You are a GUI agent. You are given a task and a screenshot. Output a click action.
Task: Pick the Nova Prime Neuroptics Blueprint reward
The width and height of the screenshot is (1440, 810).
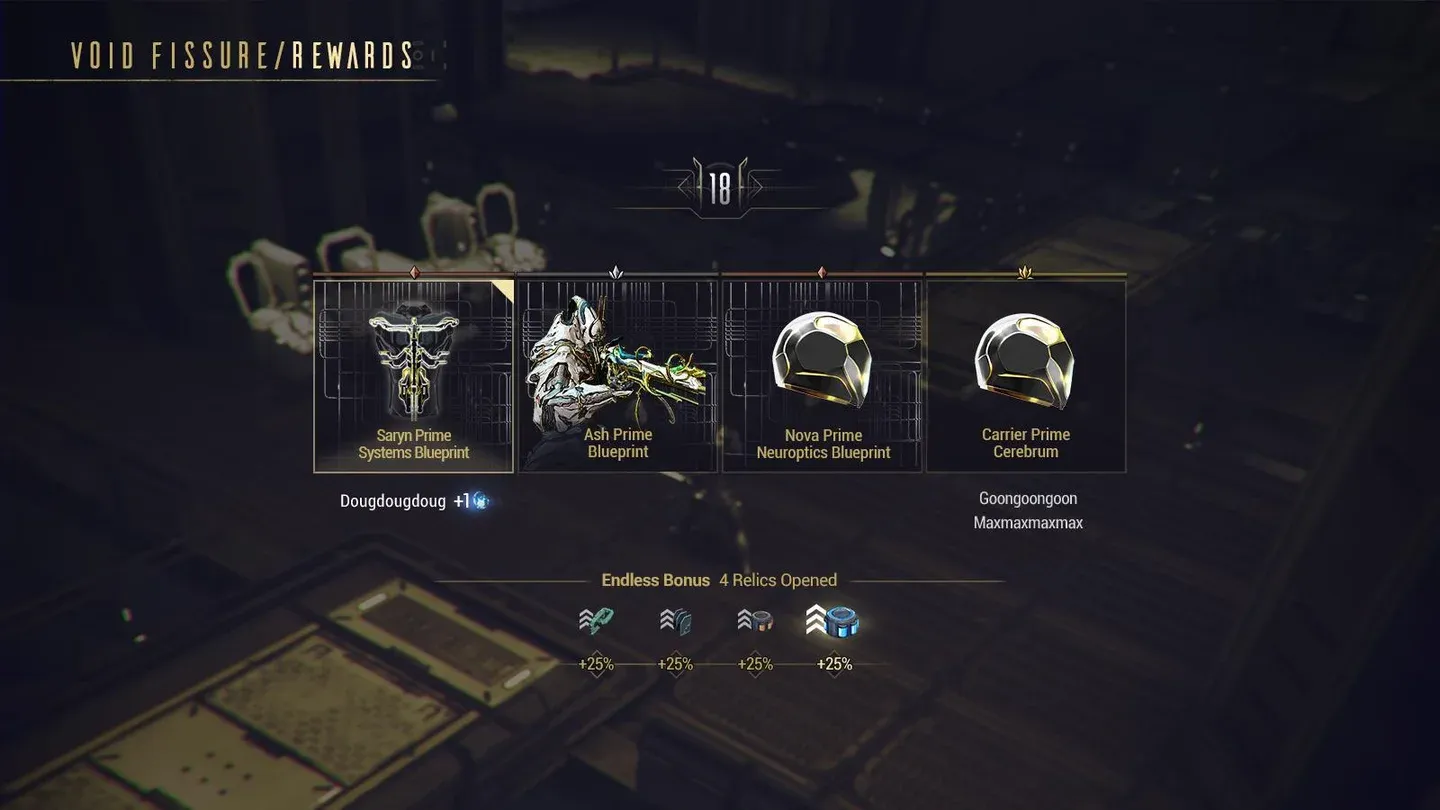coord(822,376)
